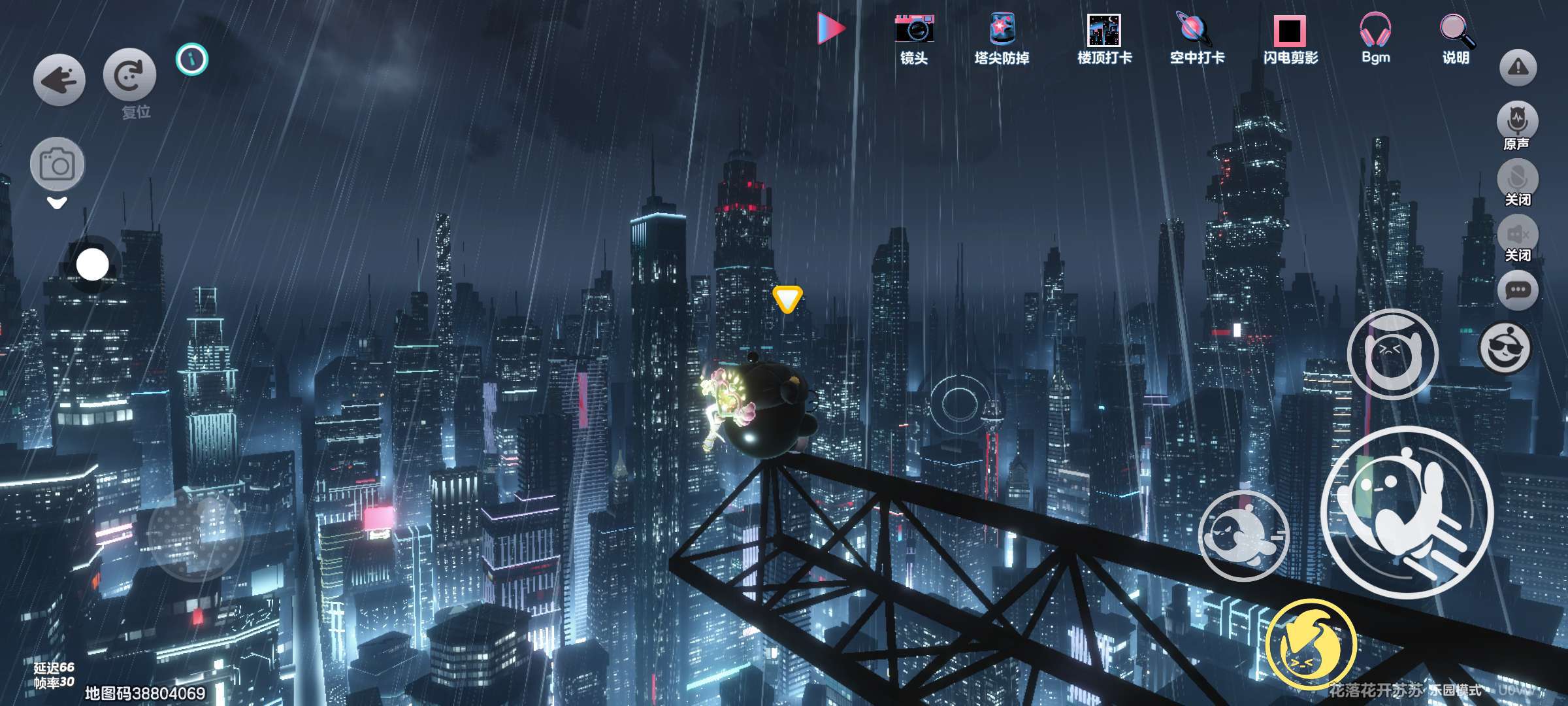This screenshot has height=706, width=1568.
Task: Open the teal info circle icon
Action: coord(191,59)
